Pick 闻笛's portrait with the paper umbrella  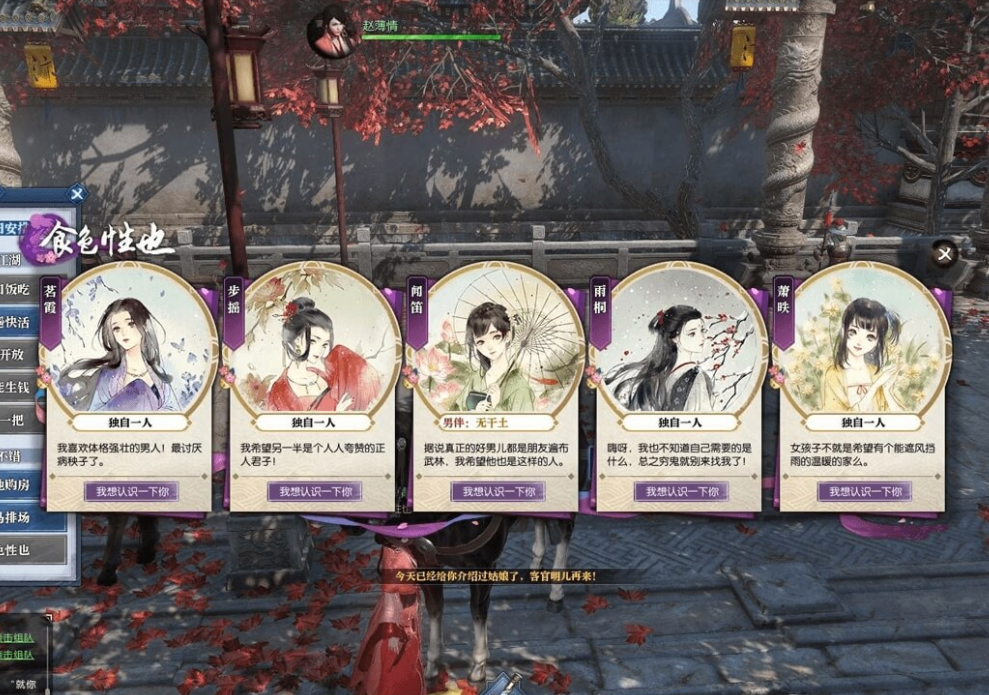(498, 340)
